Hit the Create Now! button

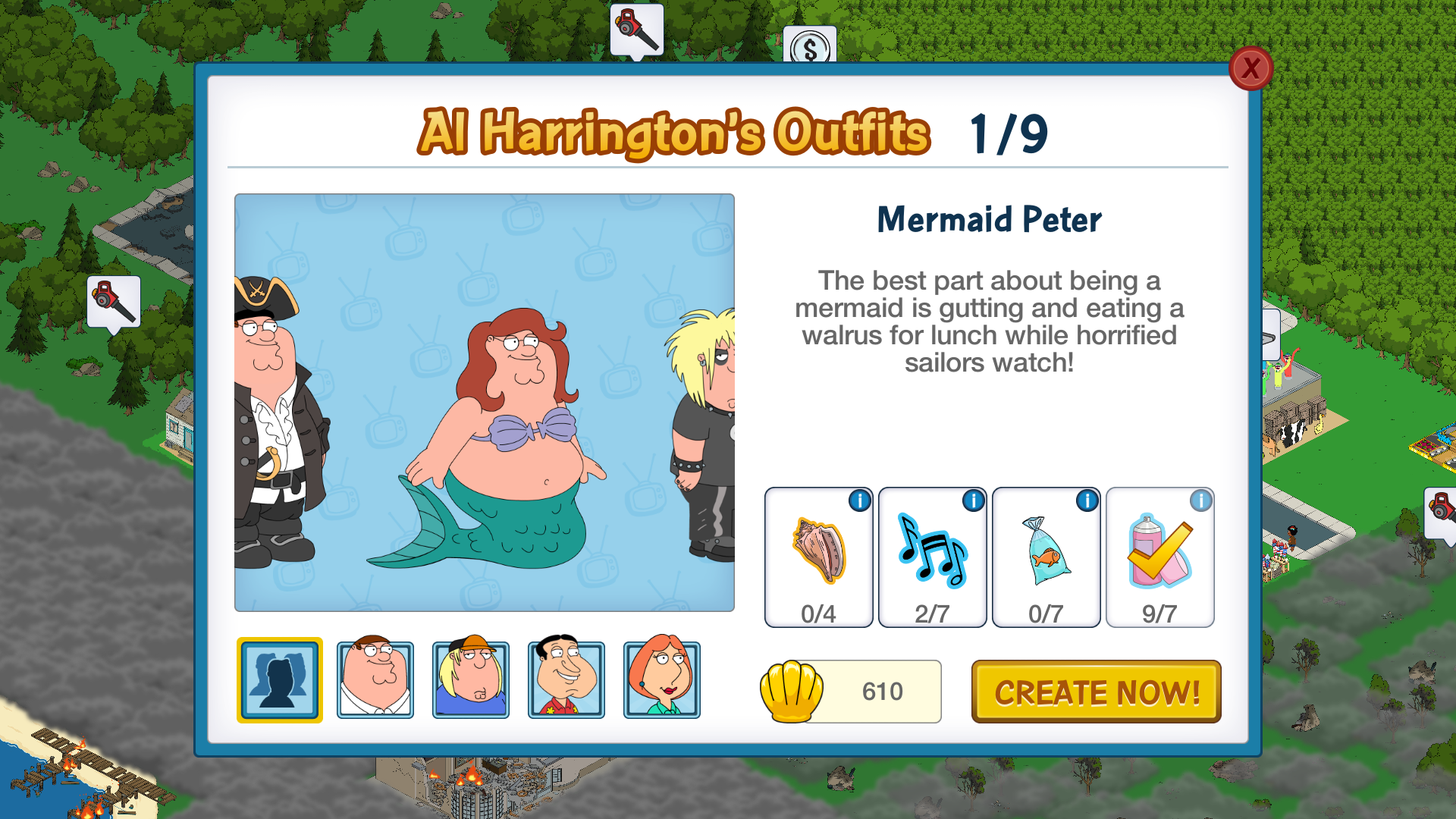pos(1096,692)
